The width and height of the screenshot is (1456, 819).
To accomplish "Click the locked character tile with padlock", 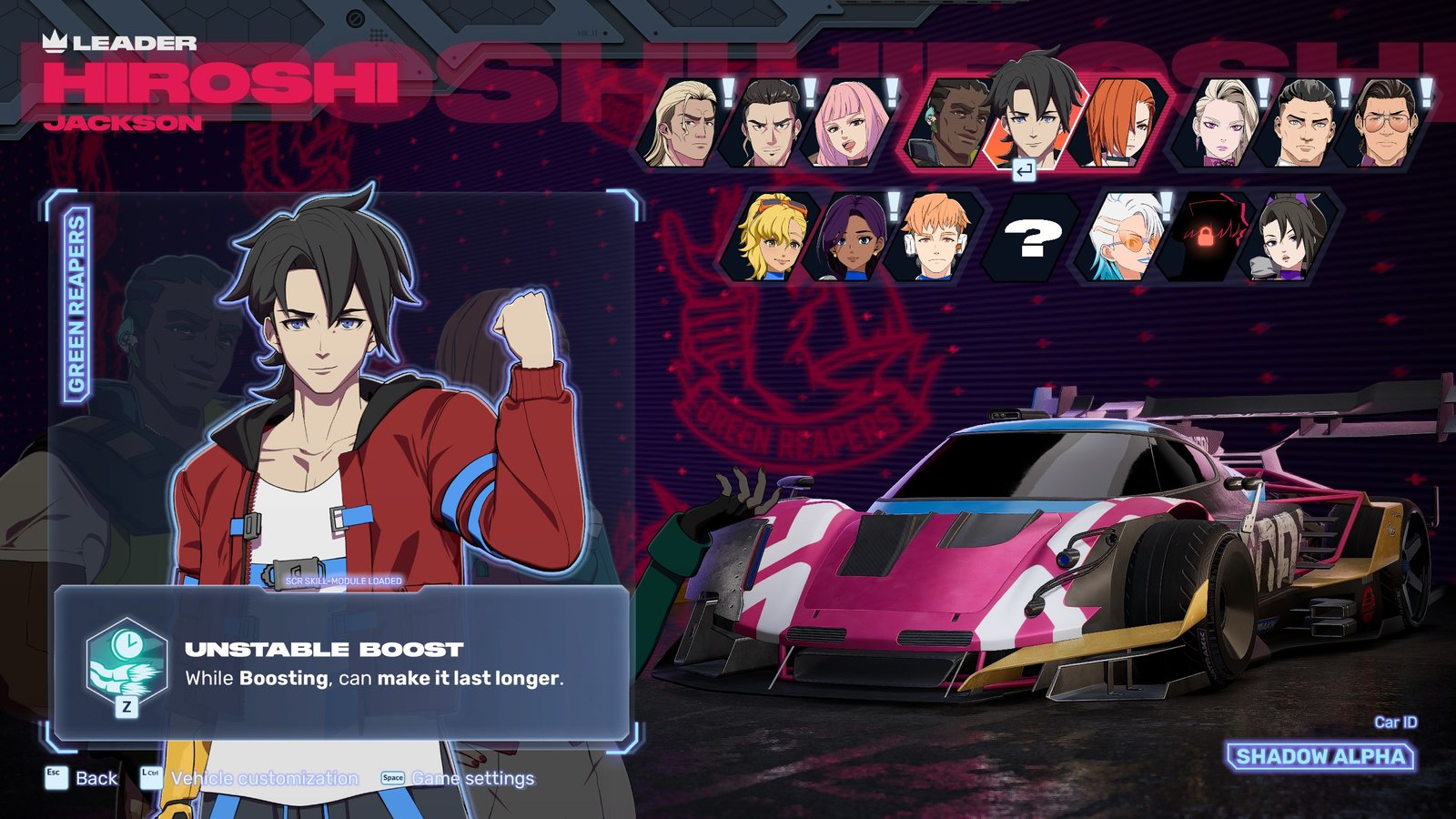I will pyautogui.click(x=1207, y=237).
